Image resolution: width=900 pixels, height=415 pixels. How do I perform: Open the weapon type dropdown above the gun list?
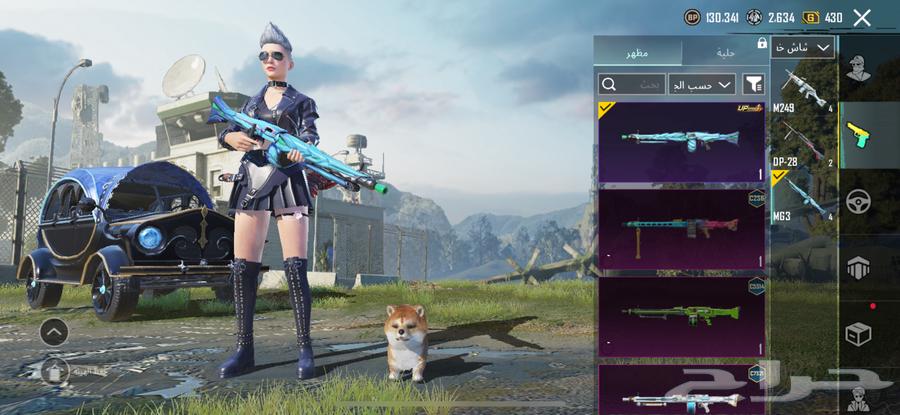(x=803, y=48)
